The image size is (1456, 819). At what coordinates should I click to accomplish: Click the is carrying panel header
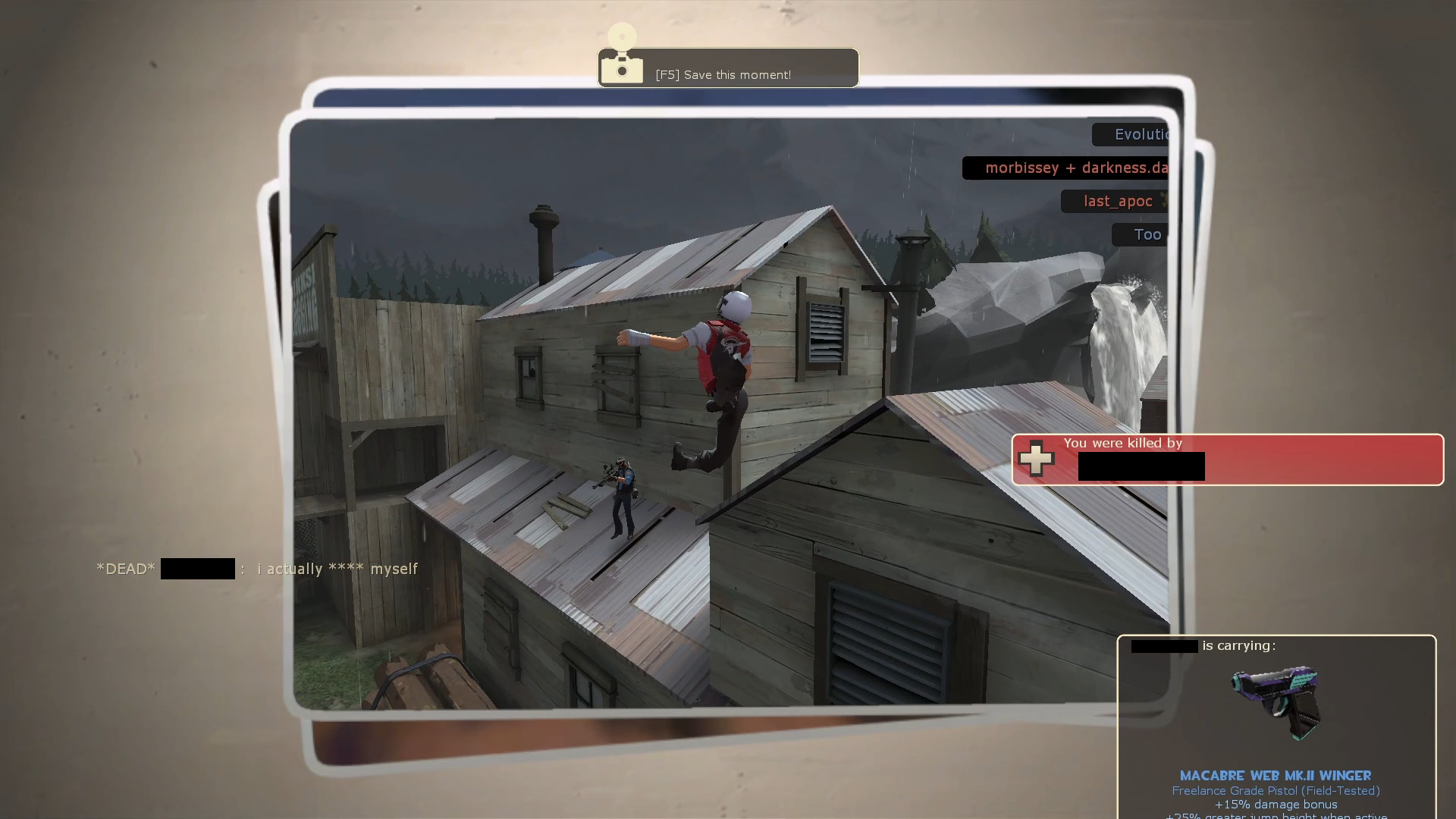(1238, 645)
